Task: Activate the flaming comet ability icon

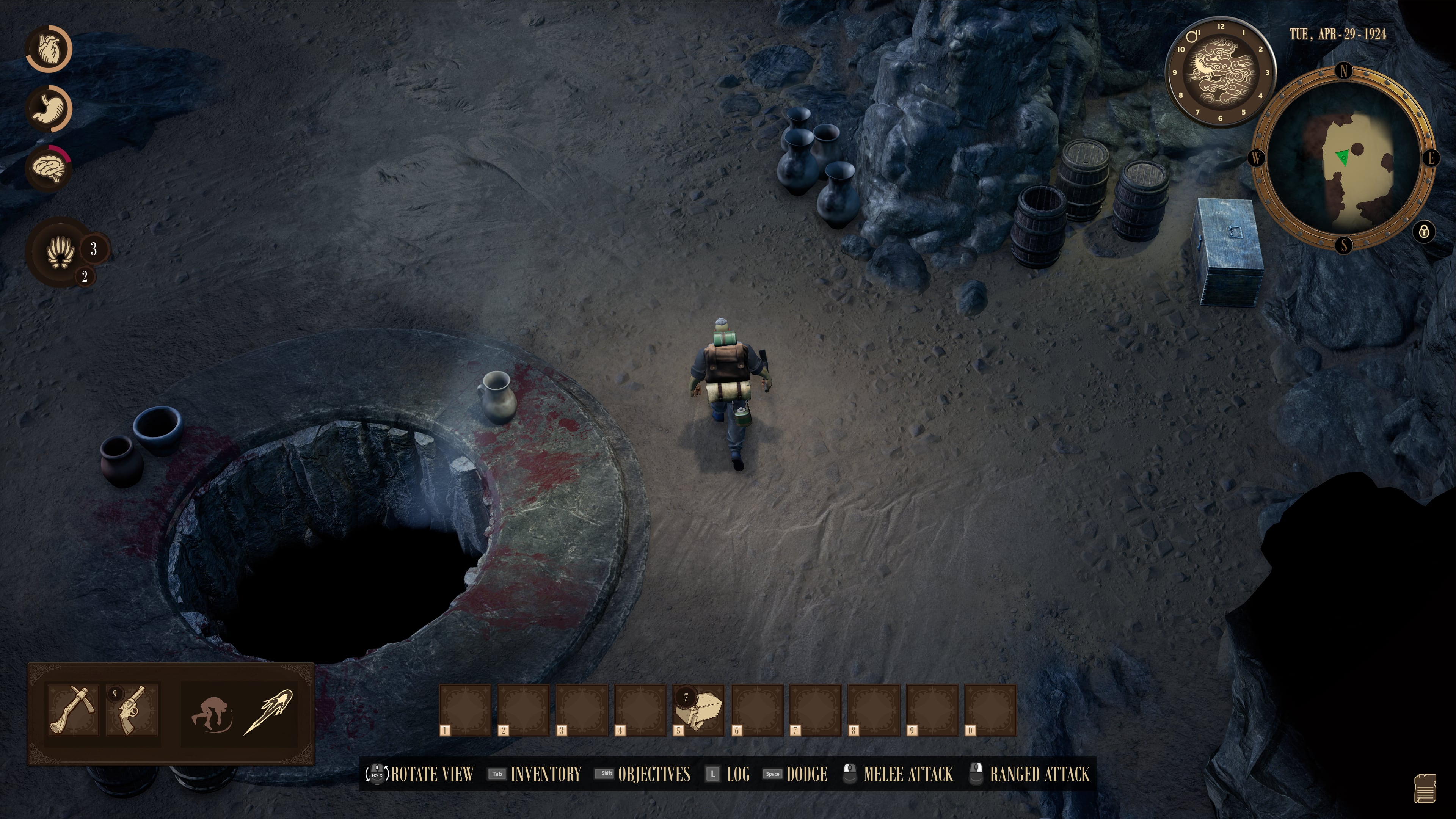Action: [268, 712]
